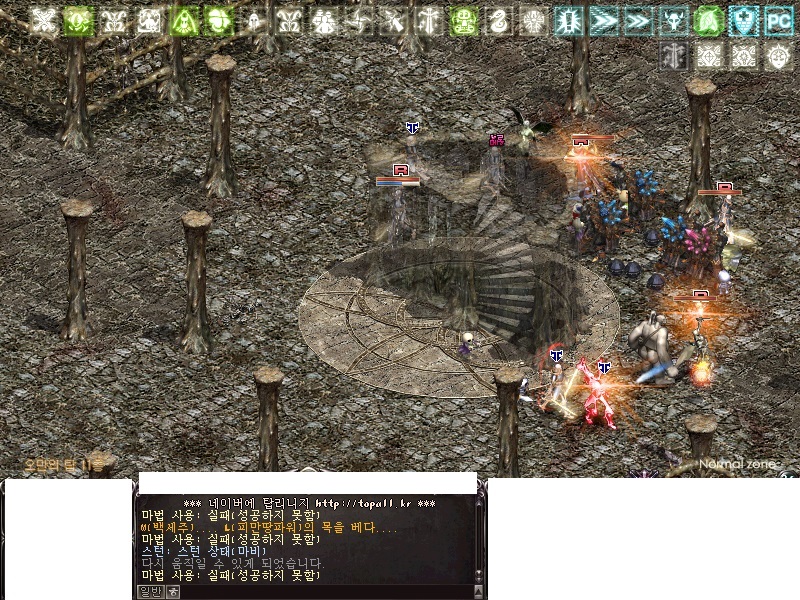
Task: Click the green leaf buff icon
Action: click(x=709, y=21)
